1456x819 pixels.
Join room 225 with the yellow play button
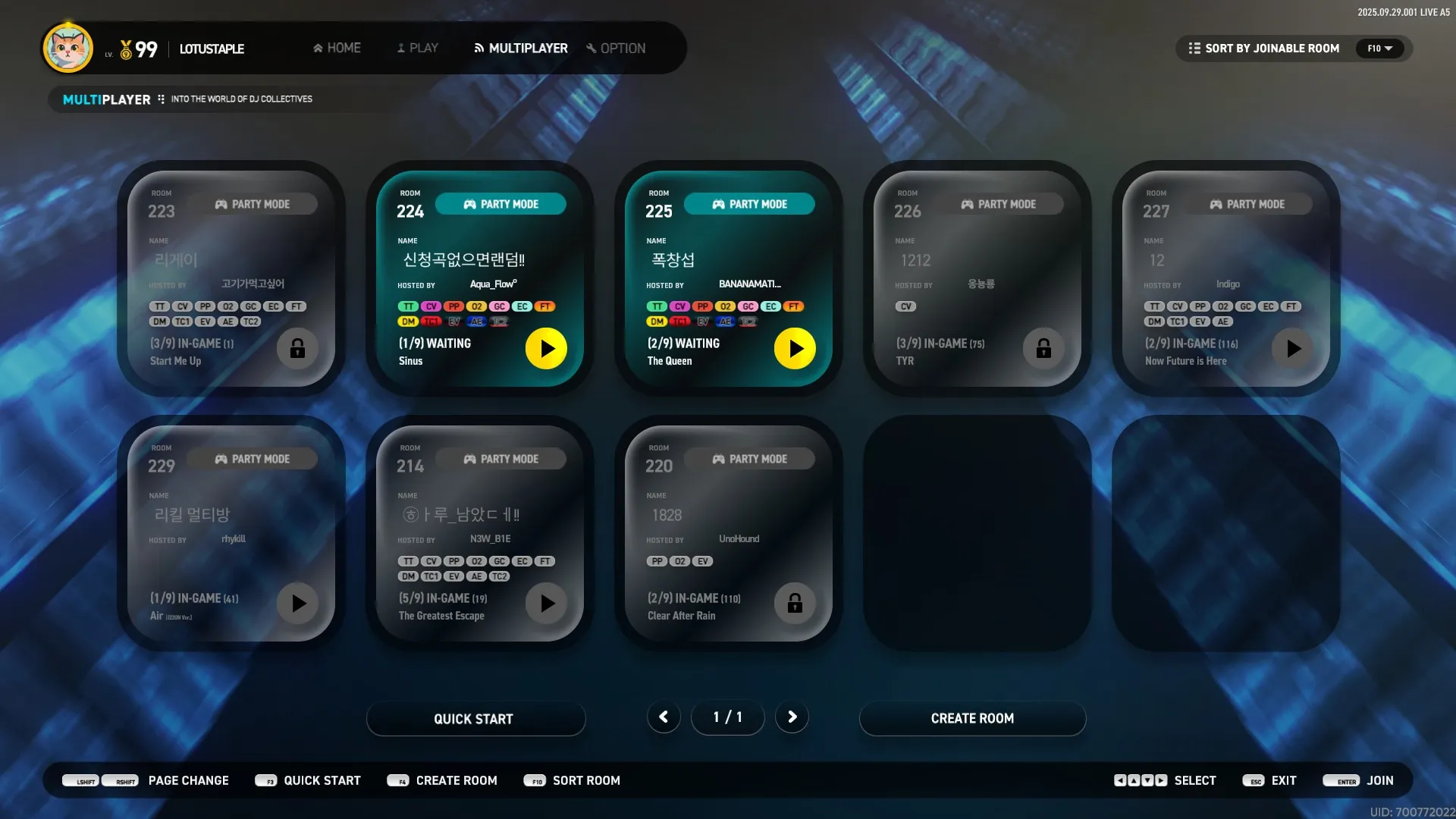[795, 348]
